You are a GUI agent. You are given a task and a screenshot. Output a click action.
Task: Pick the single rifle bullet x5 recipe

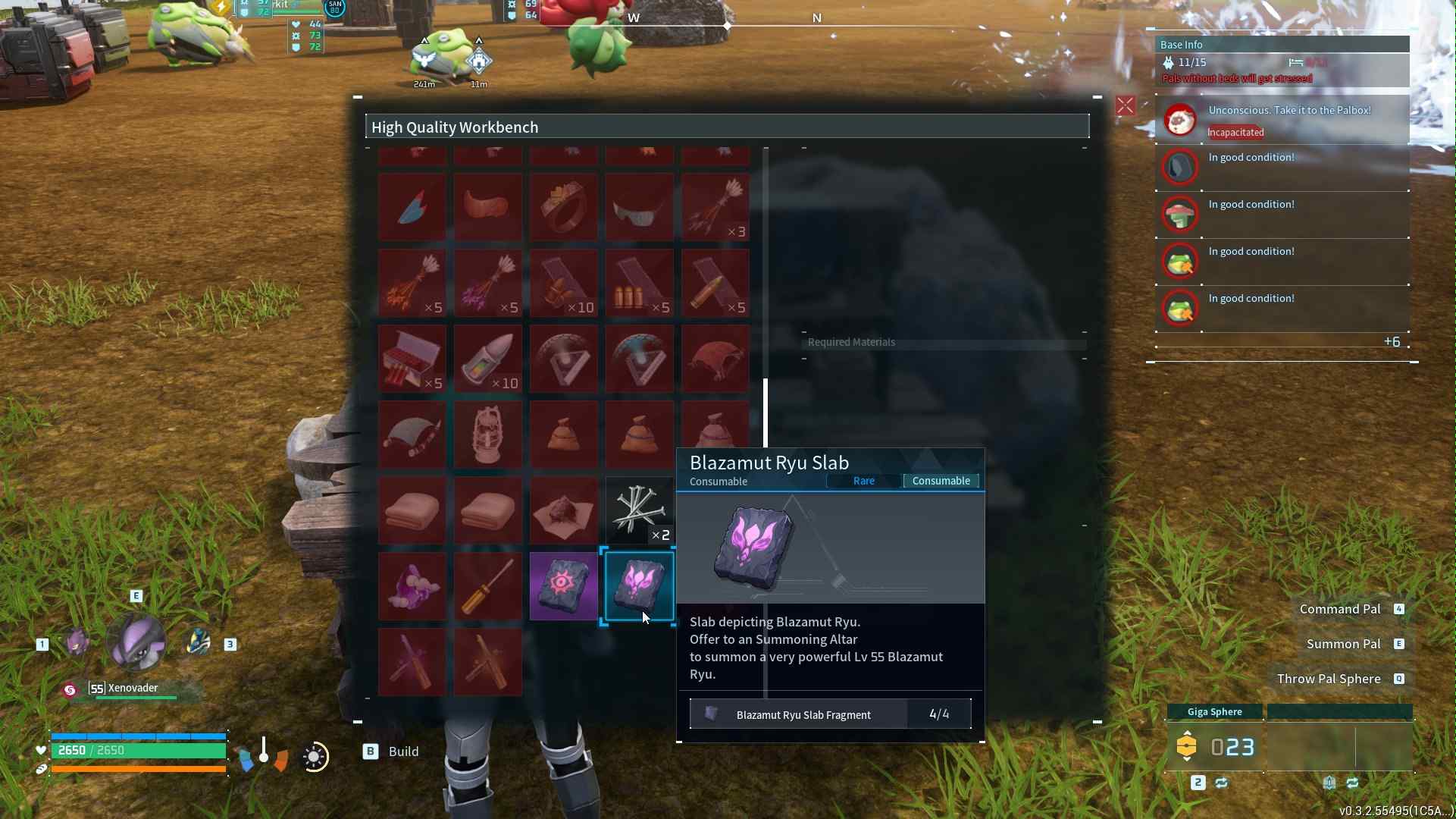tap(715, 283)
